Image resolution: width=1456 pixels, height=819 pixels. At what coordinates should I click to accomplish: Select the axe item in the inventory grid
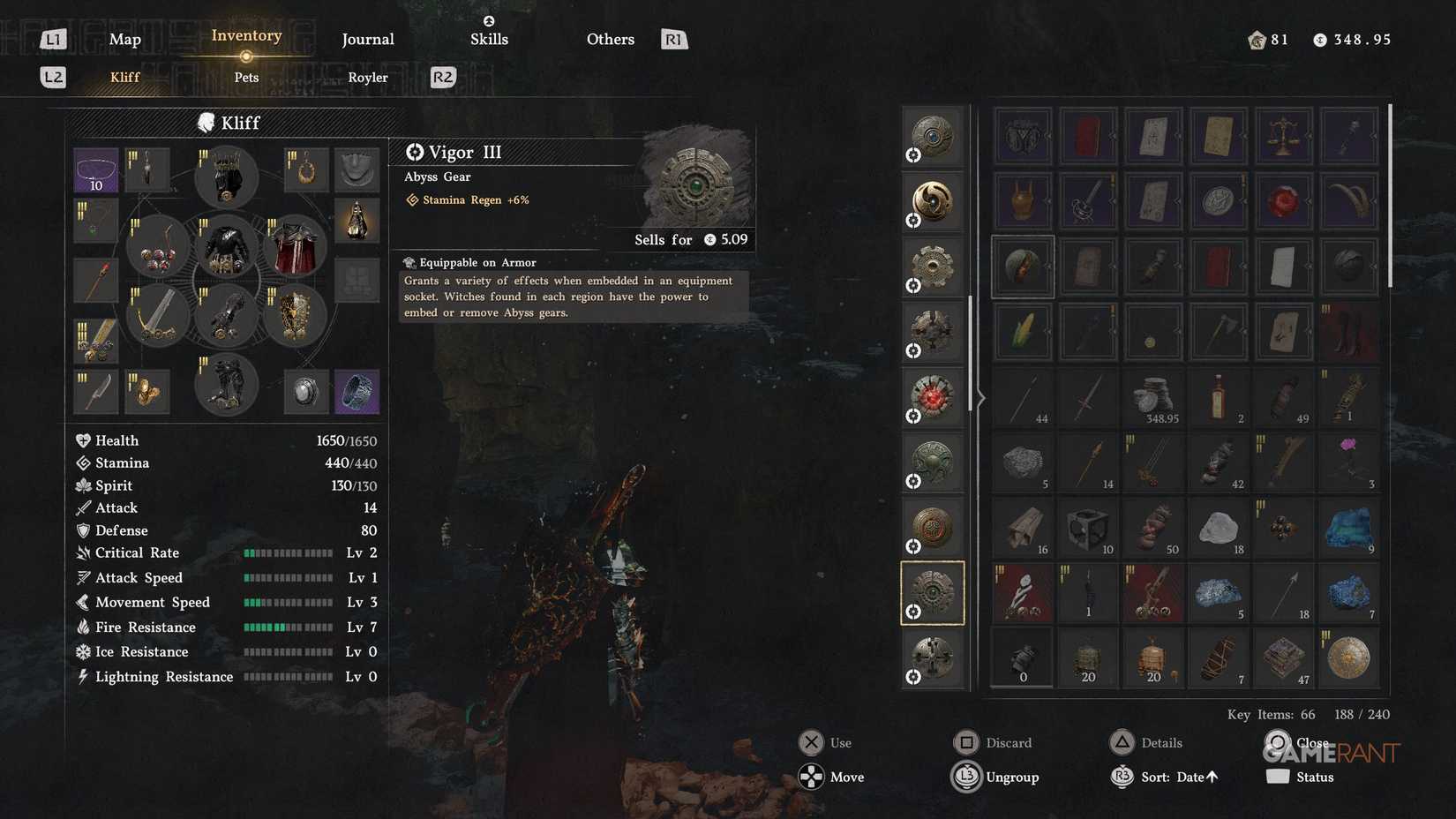point(1218,332)
